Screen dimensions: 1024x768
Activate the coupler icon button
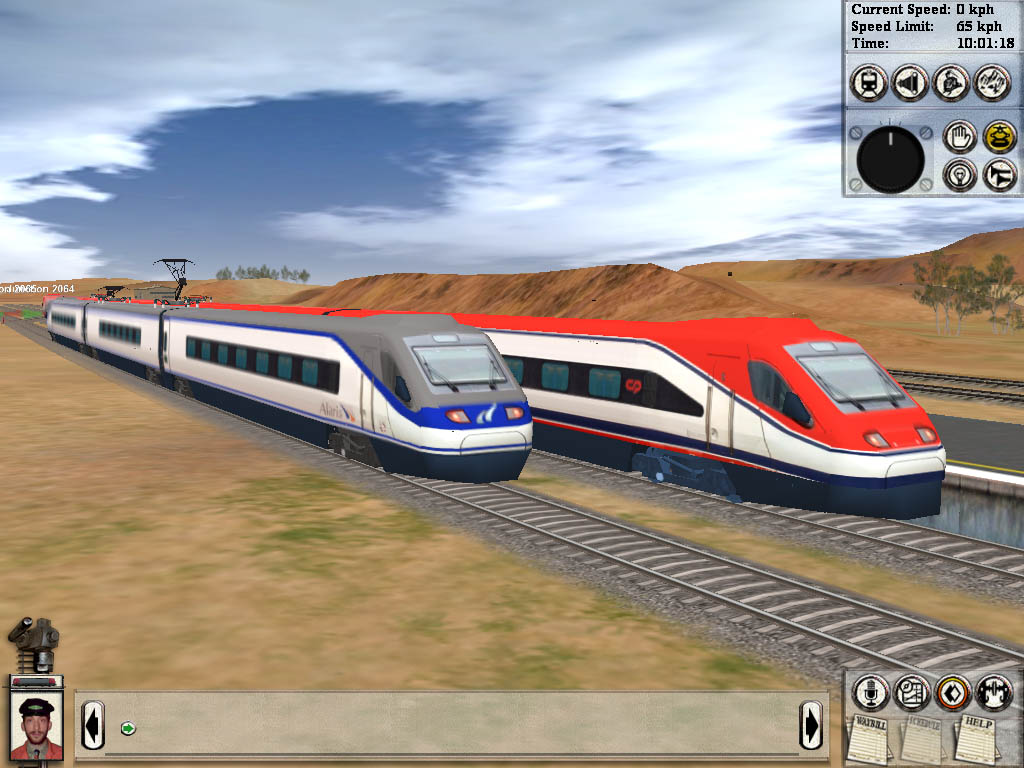click(x=993, y=692)
